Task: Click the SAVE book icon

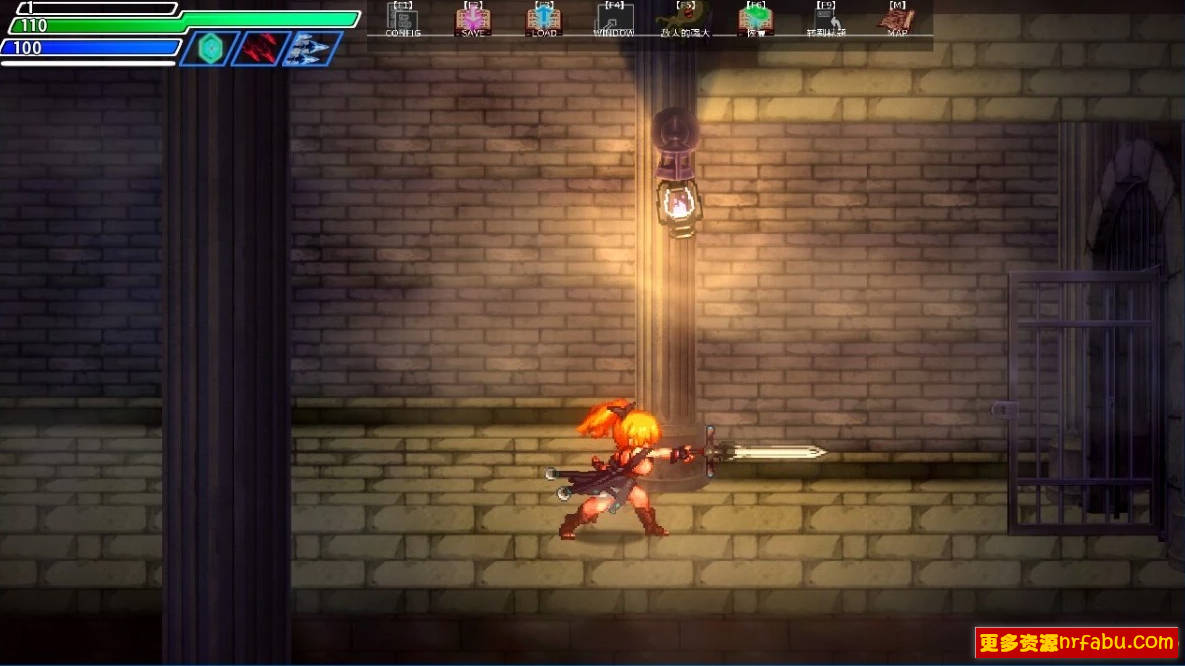Action: coord(473,20)
